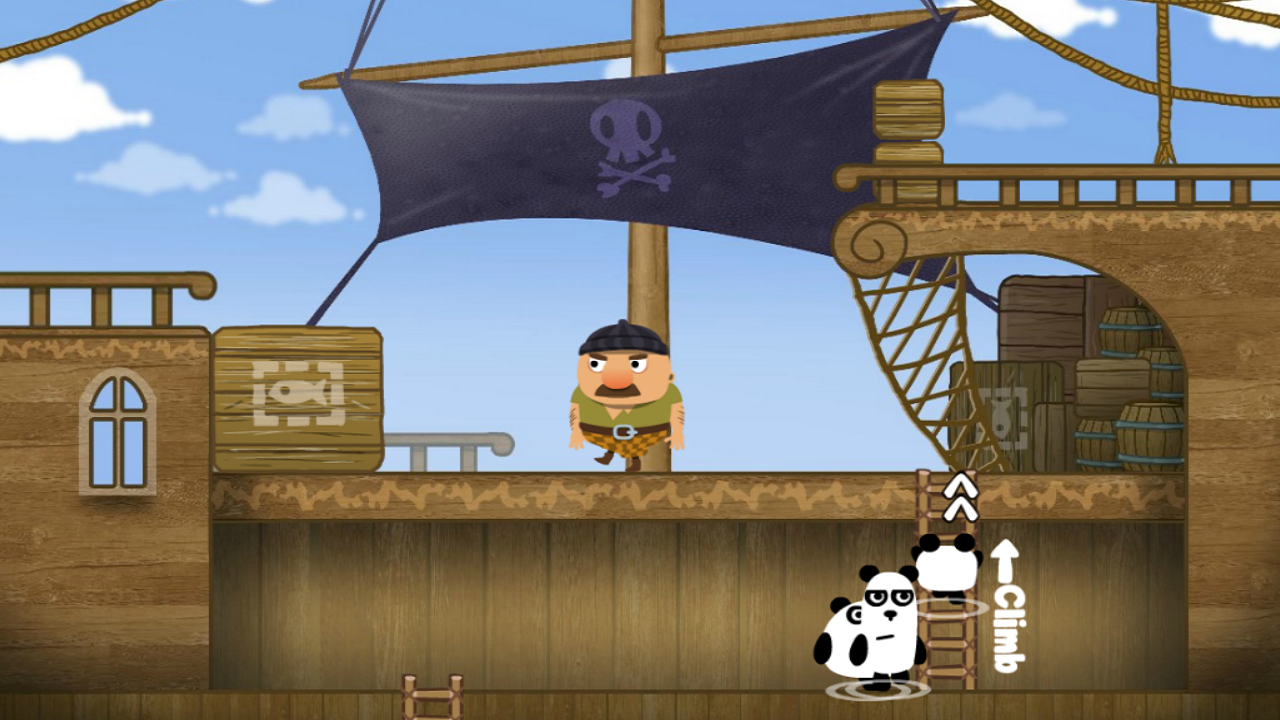1280x720 pixels.
Task: Select the big panda on the deck
Action: tap(872, 625)
